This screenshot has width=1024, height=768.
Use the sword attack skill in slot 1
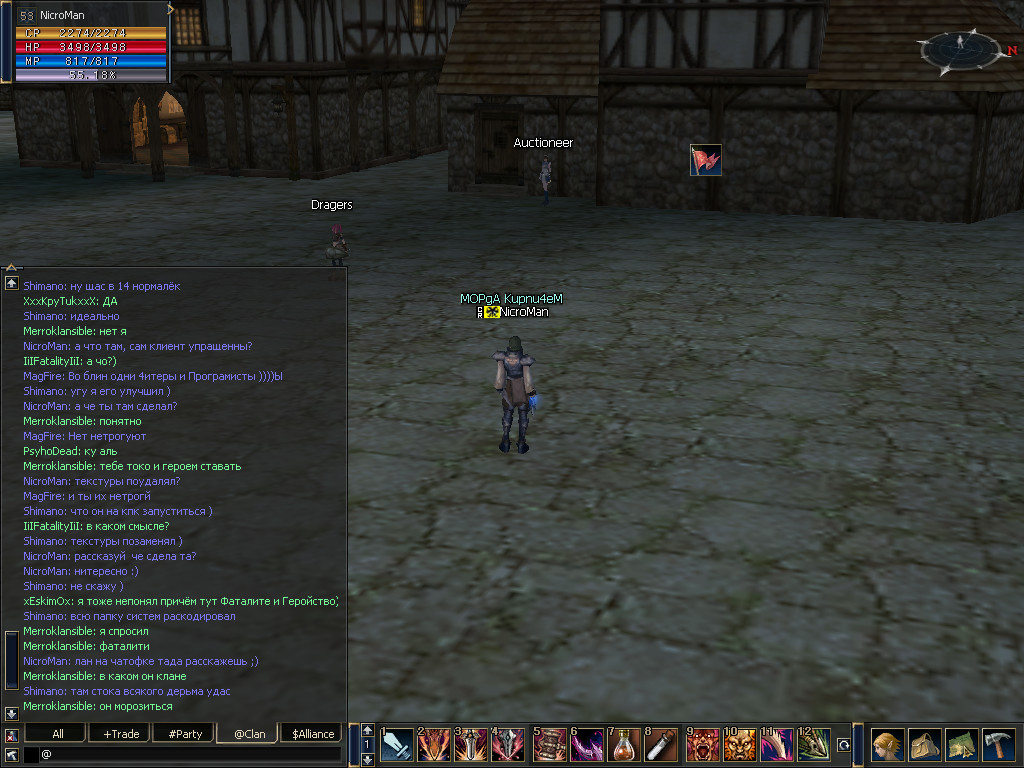click(x=397, y=745)
